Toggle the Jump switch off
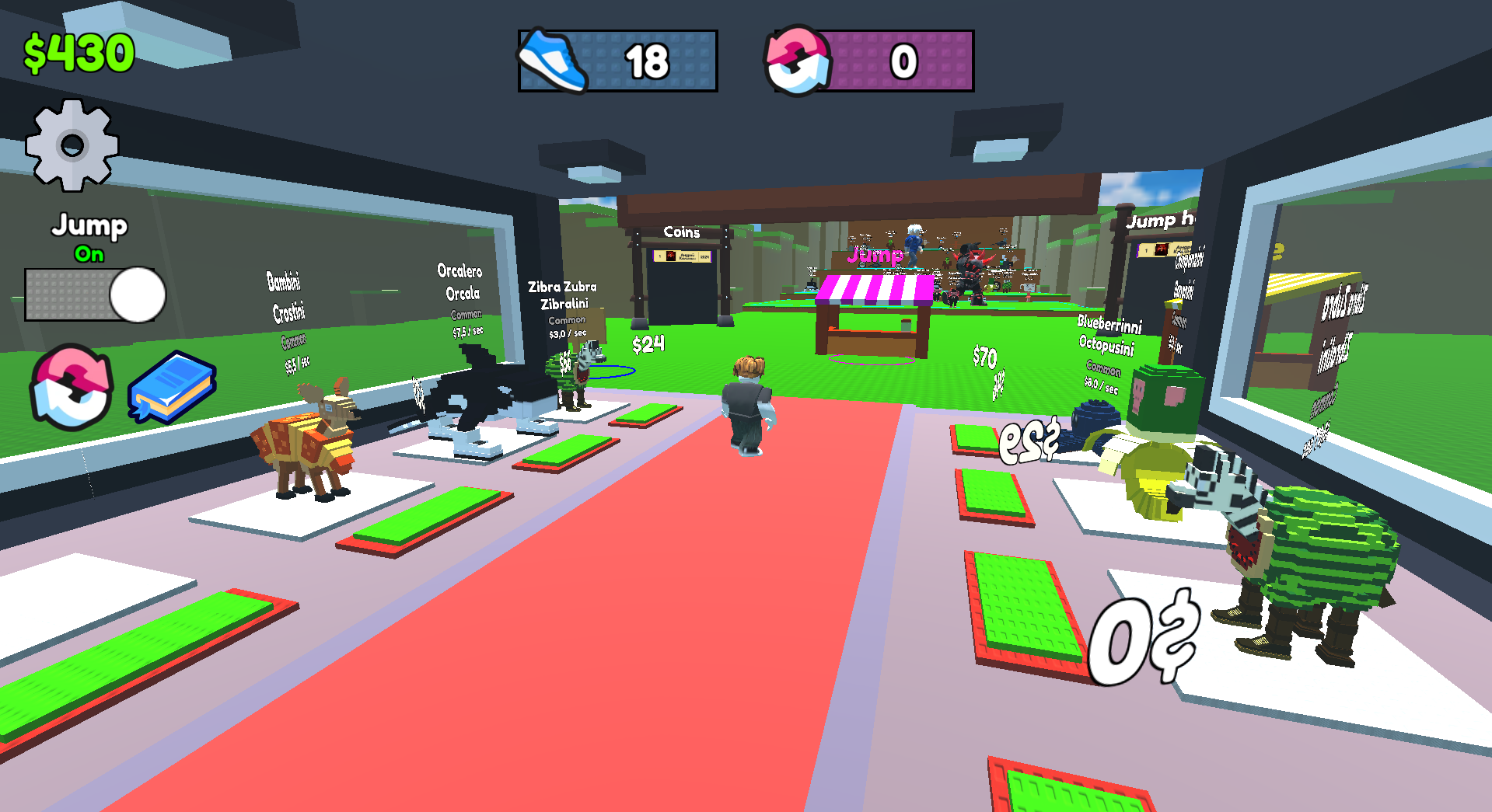1492x812 pixels. [88, 295]
